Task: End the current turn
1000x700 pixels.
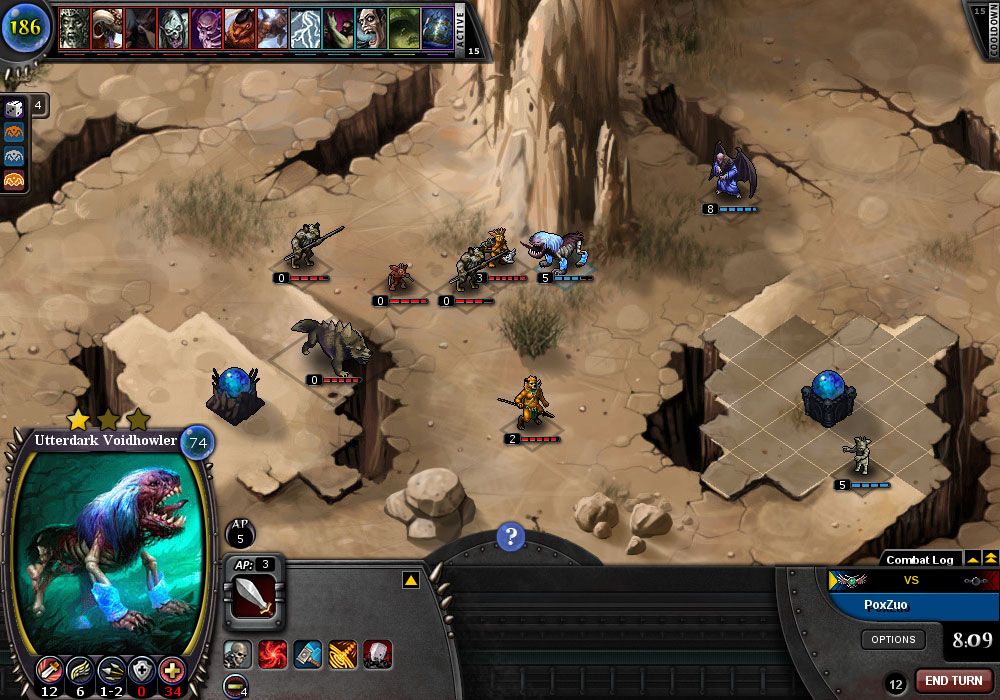Action: [953, 681]
